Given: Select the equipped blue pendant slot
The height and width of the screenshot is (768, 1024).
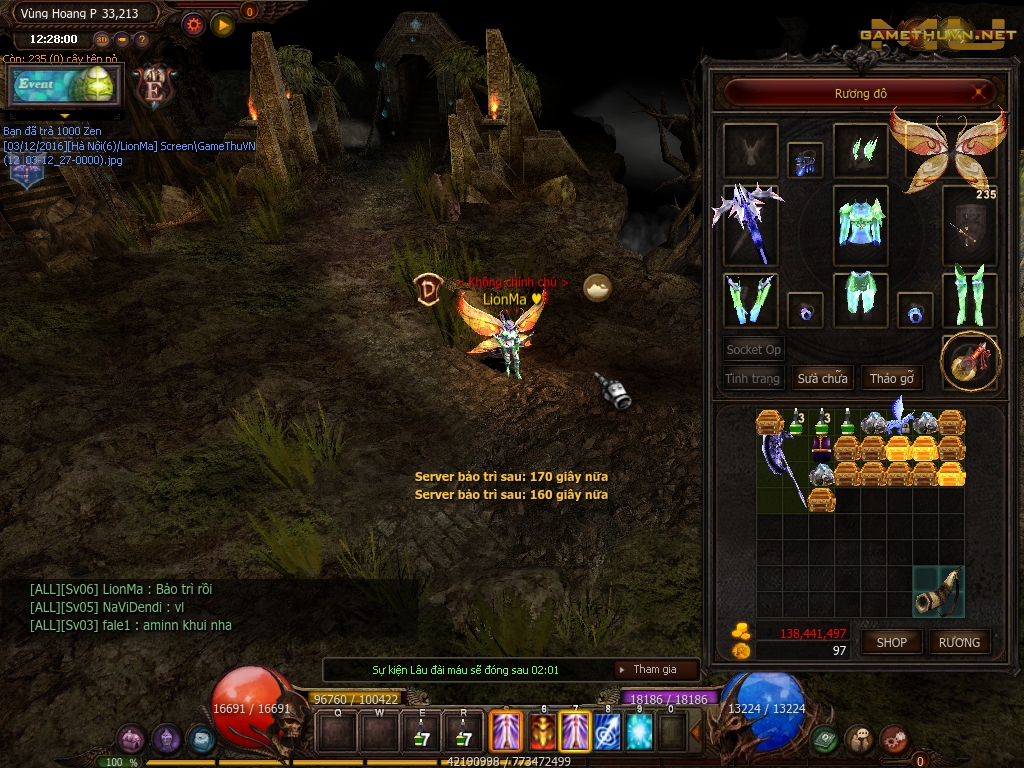Looking at the screenshot, I should click(x=805, y=160).
